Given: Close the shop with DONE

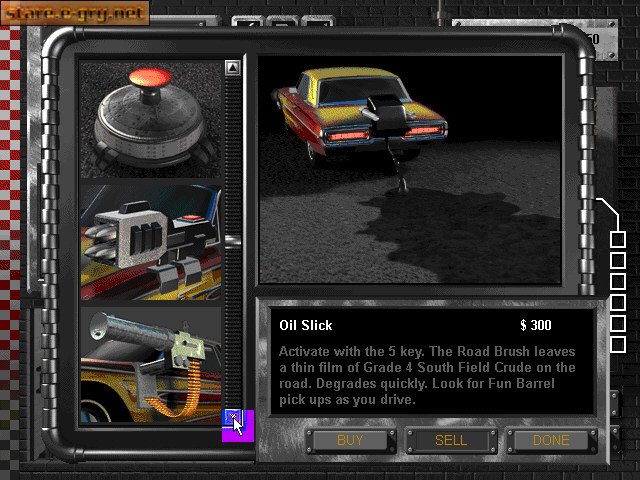Looking at the screenshot, I should click(x=550, y=440).
